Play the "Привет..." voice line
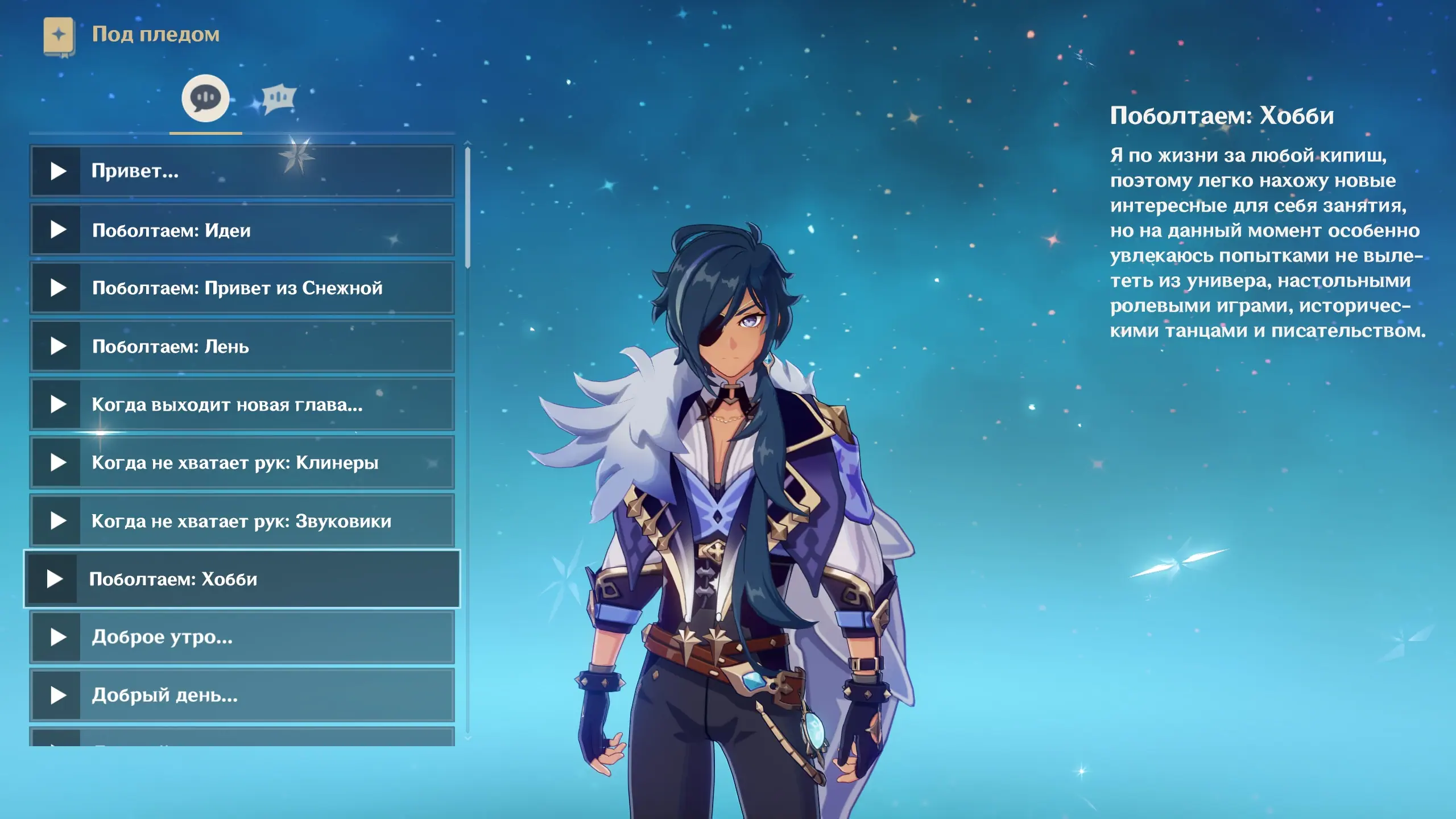This screenshot has height=819, width=1456. coord(242,171)
